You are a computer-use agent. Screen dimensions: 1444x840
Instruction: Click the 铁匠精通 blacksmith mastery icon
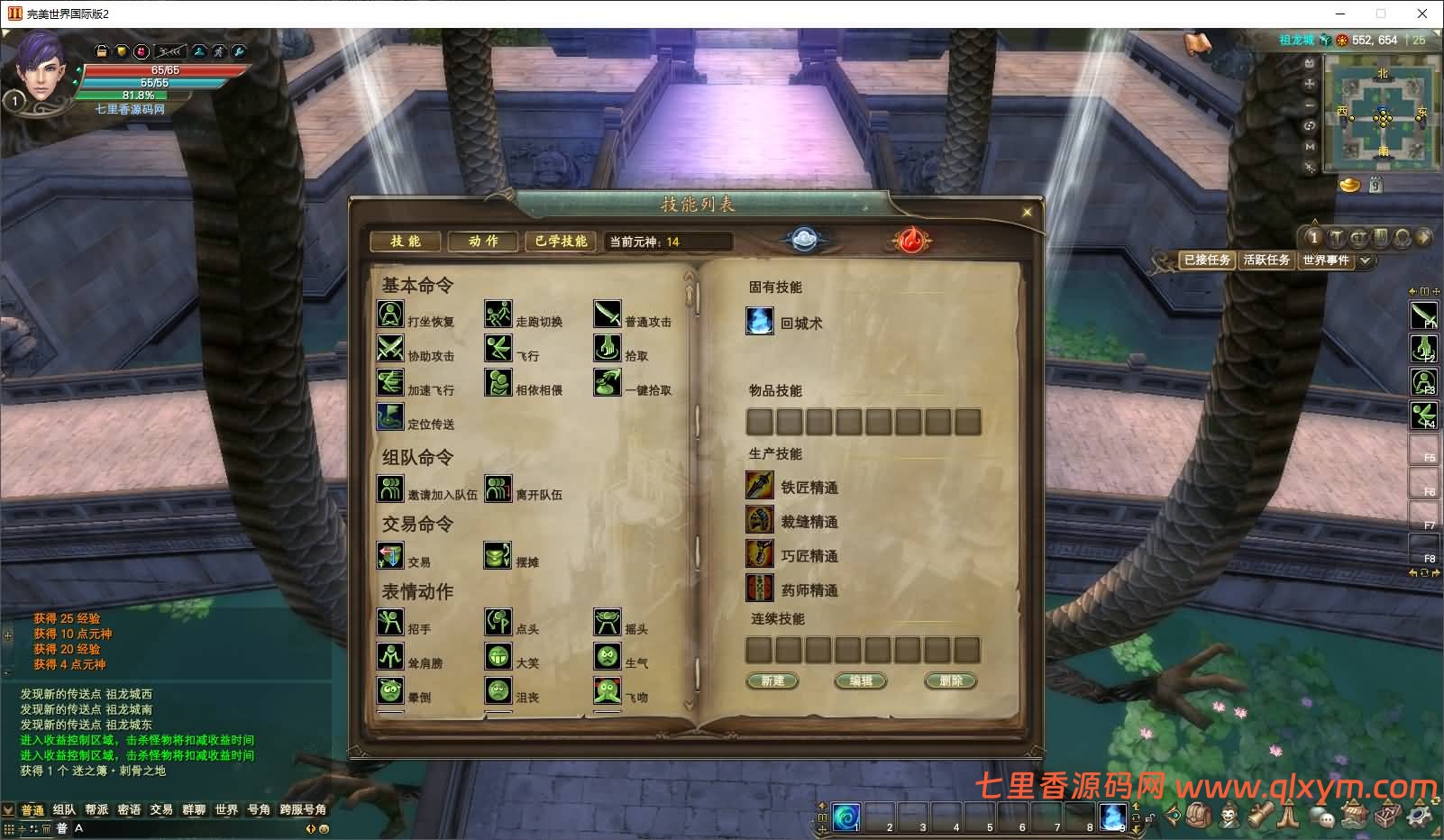tap(760, 486)
